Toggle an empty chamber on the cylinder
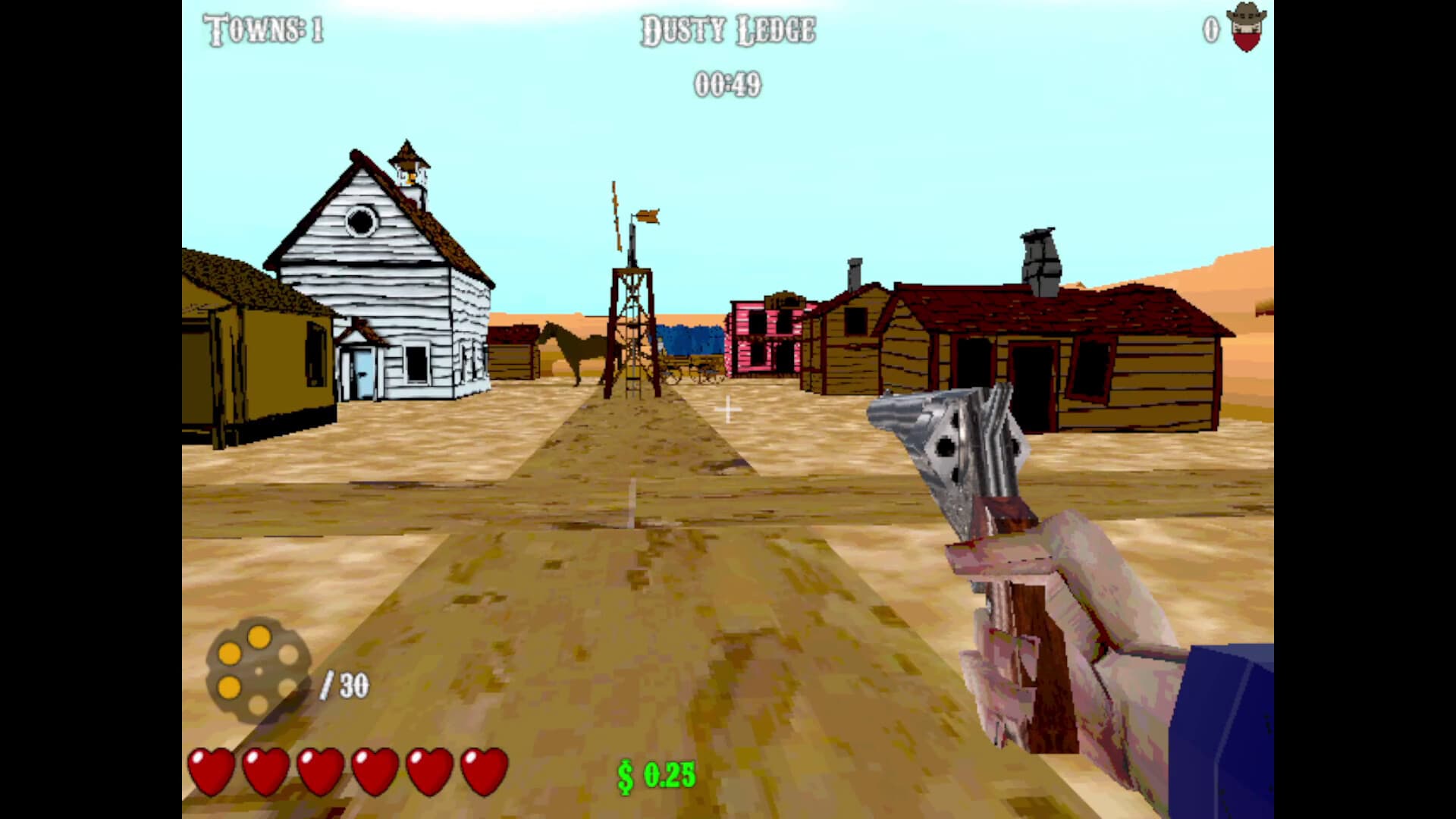1456x819 pixels. click(x=289, y=654)
